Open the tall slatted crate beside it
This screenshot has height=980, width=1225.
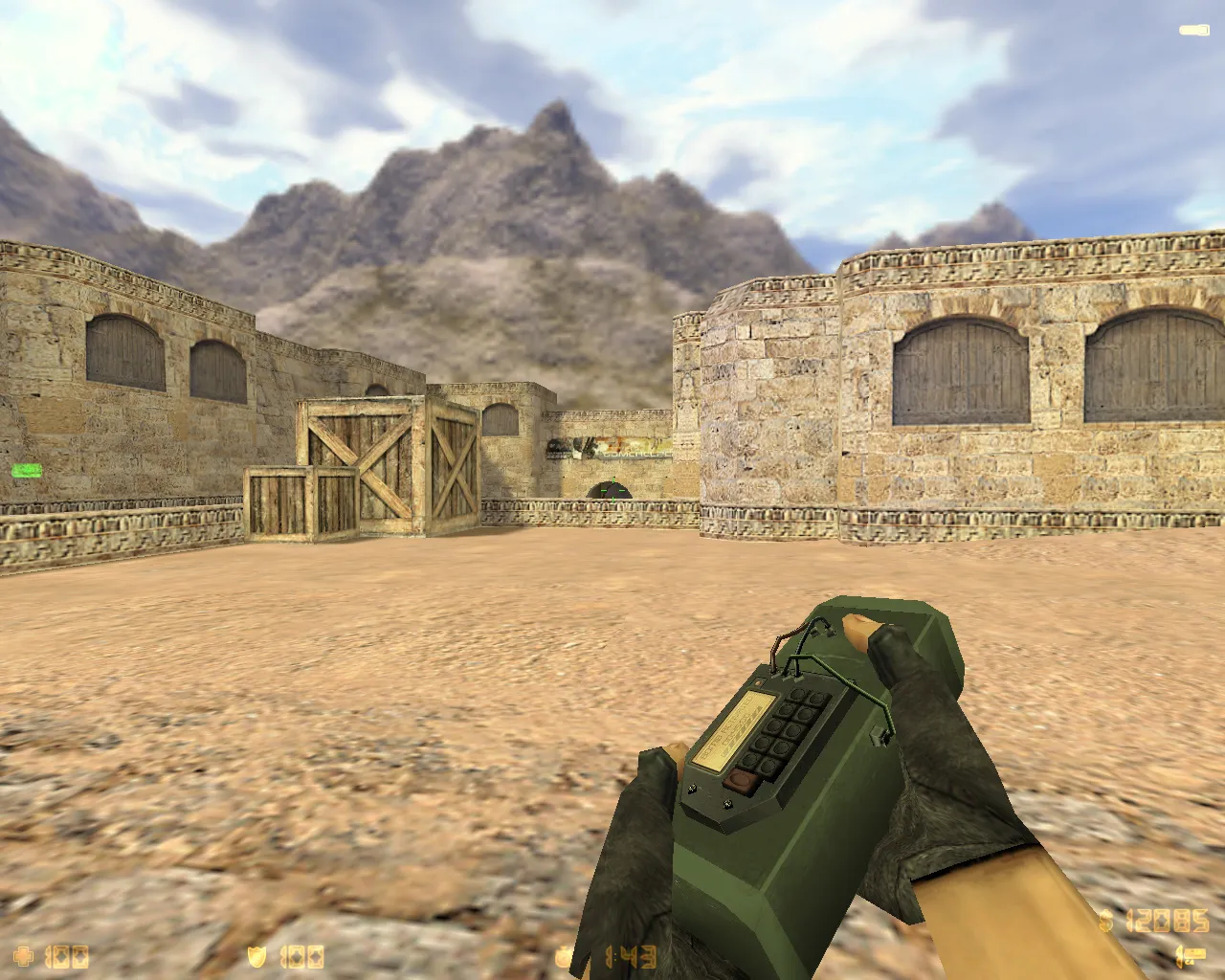(453, 464)
